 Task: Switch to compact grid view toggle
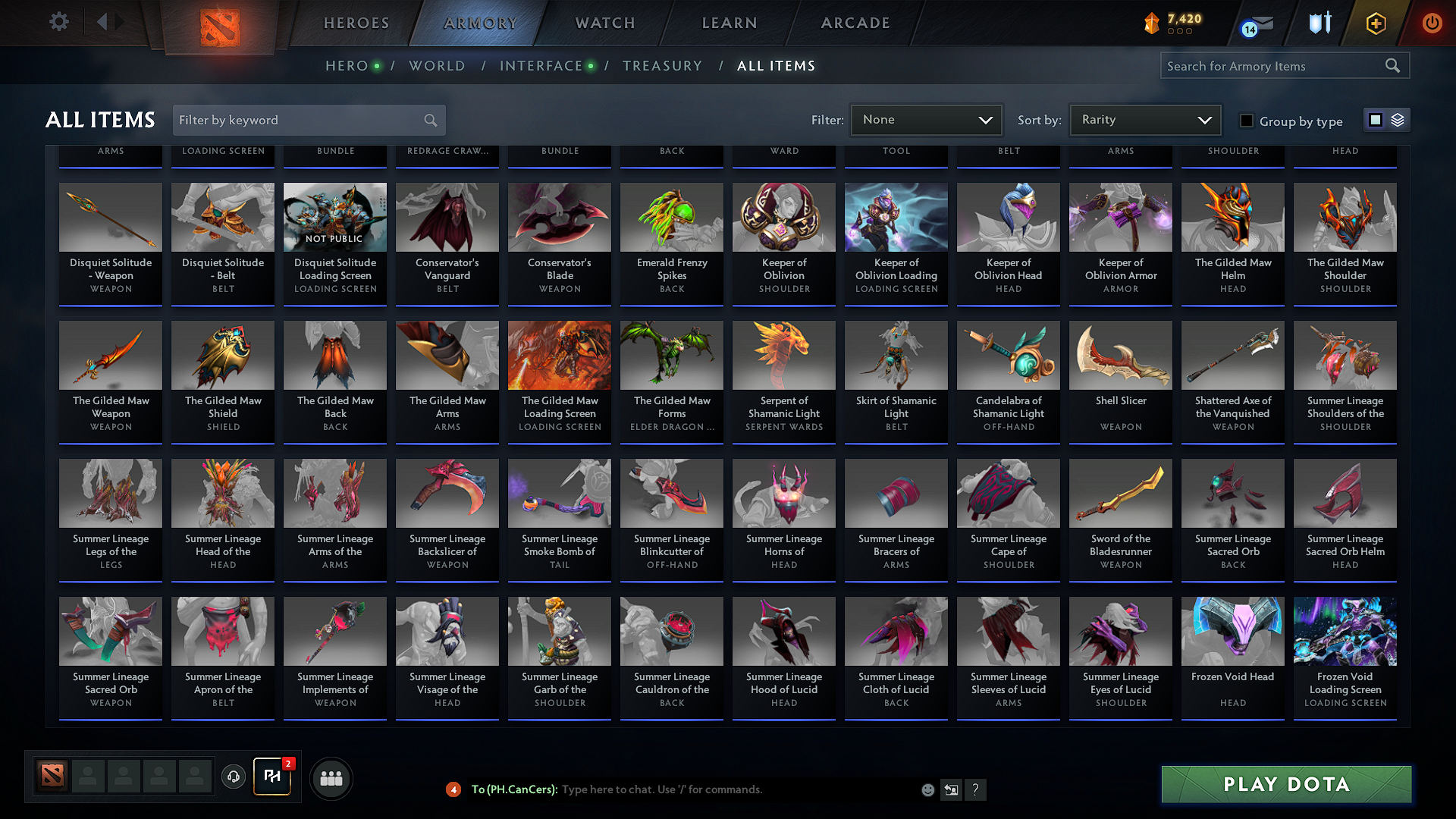click(1375, 119)
